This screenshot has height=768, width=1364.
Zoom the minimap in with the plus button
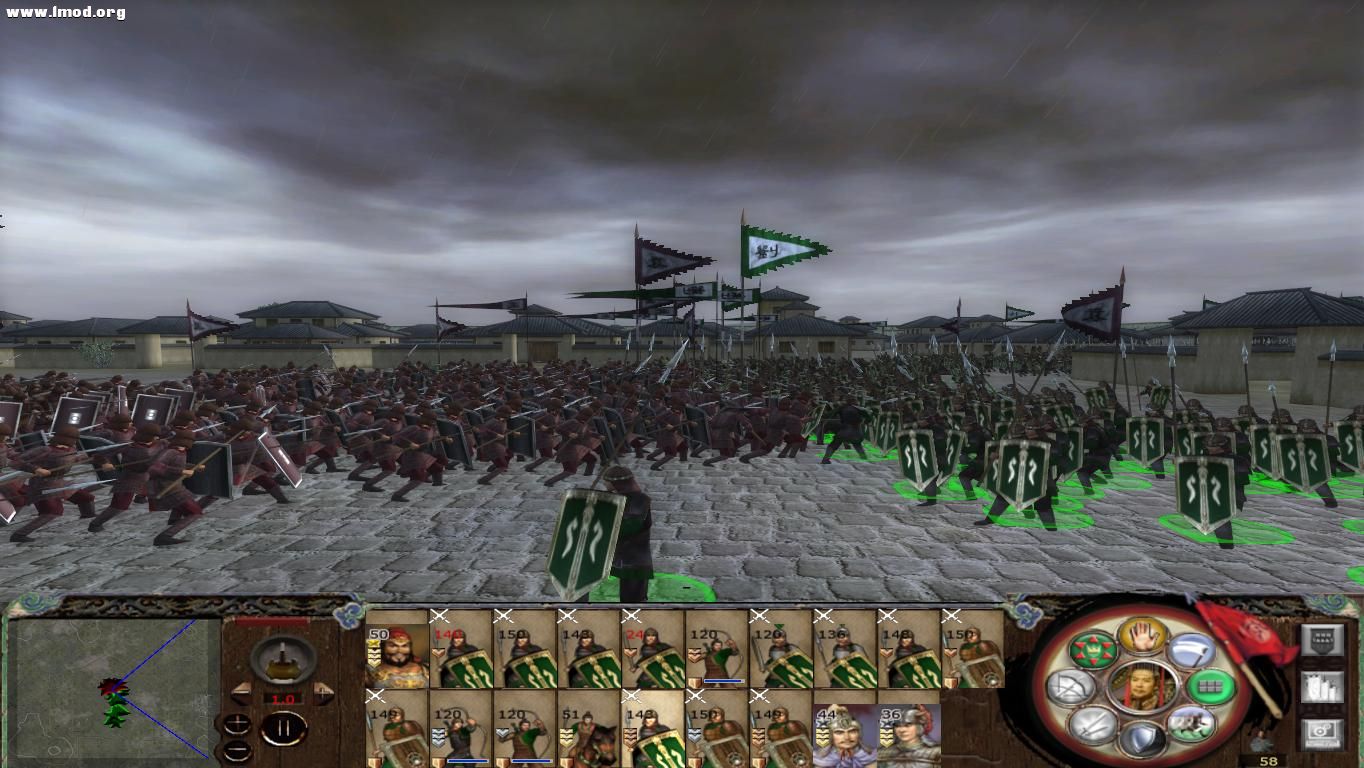point(238,724)
